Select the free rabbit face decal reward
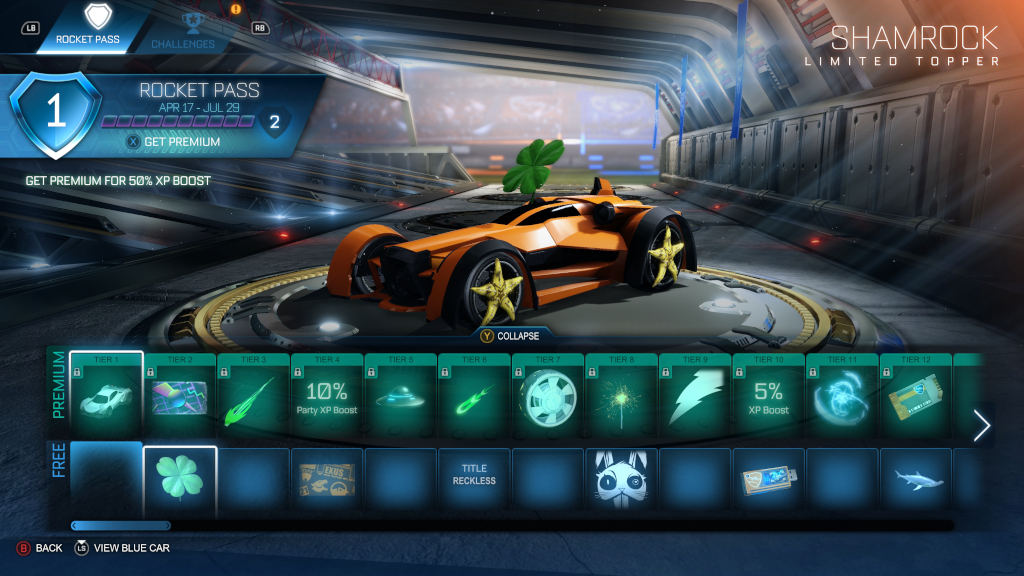 622,480
